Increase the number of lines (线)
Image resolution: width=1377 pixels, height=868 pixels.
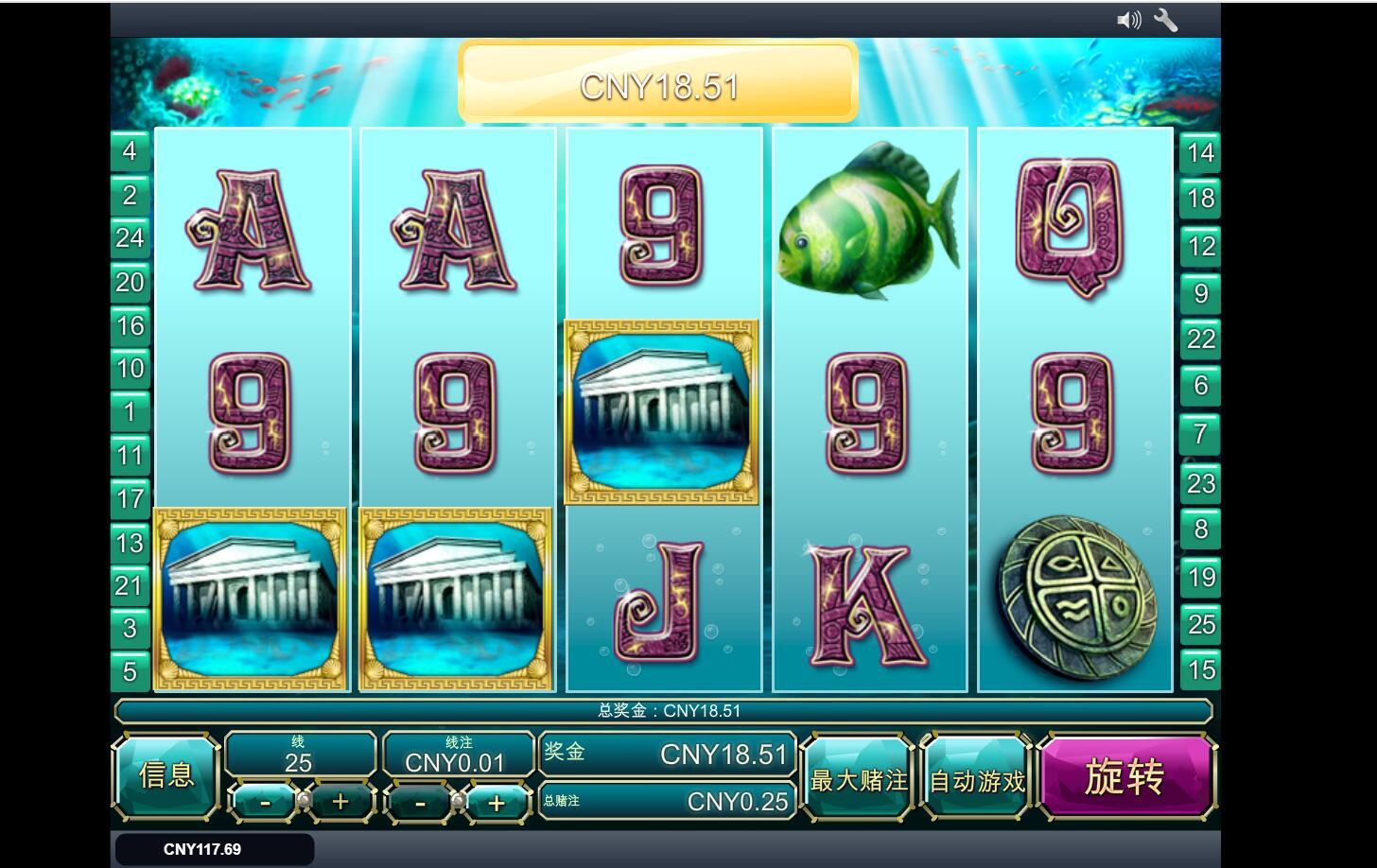(340, 803)
